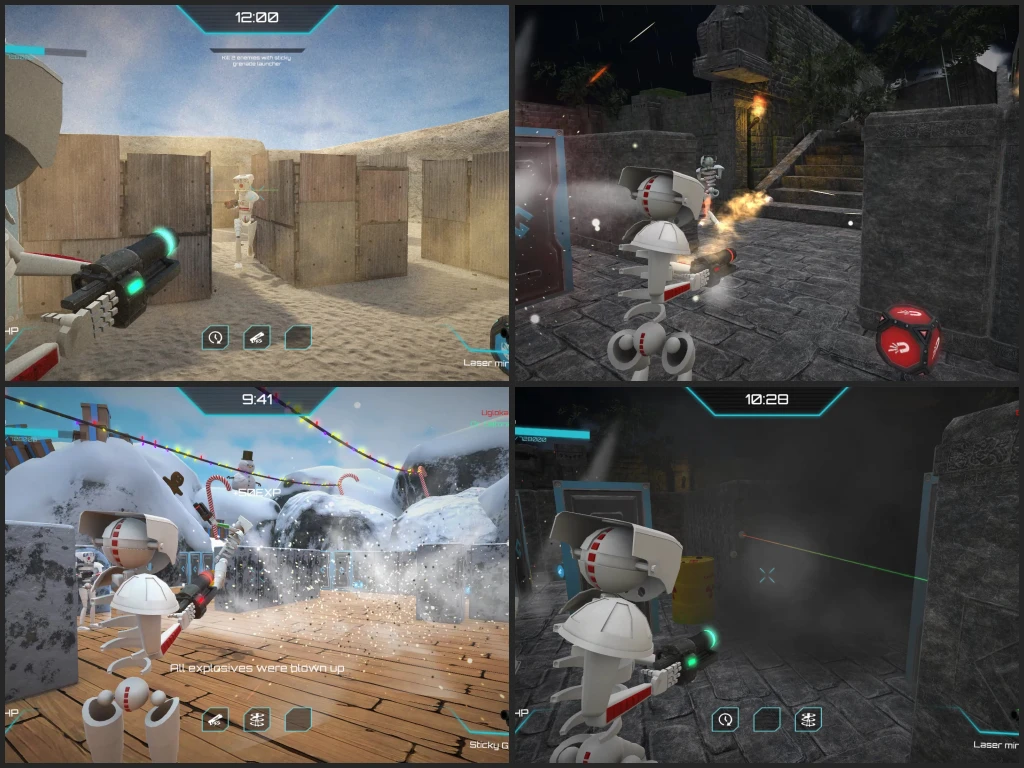
Task: Choose the launcher weapon slot in the snowy screenshot
Action: pyautogui.click(x=215, y=719)
